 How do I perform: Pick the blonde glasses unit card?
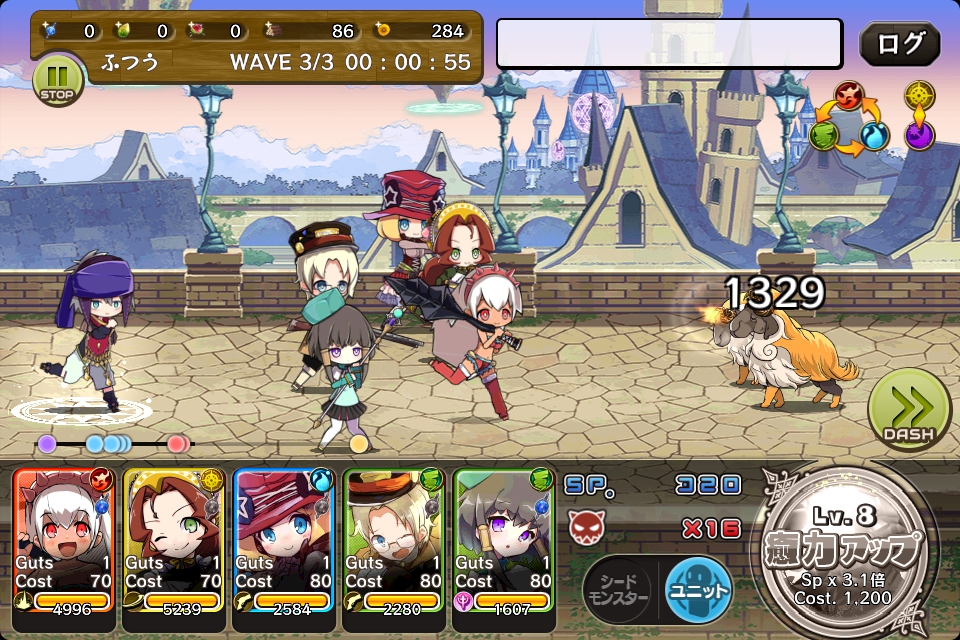coord(393,540)
